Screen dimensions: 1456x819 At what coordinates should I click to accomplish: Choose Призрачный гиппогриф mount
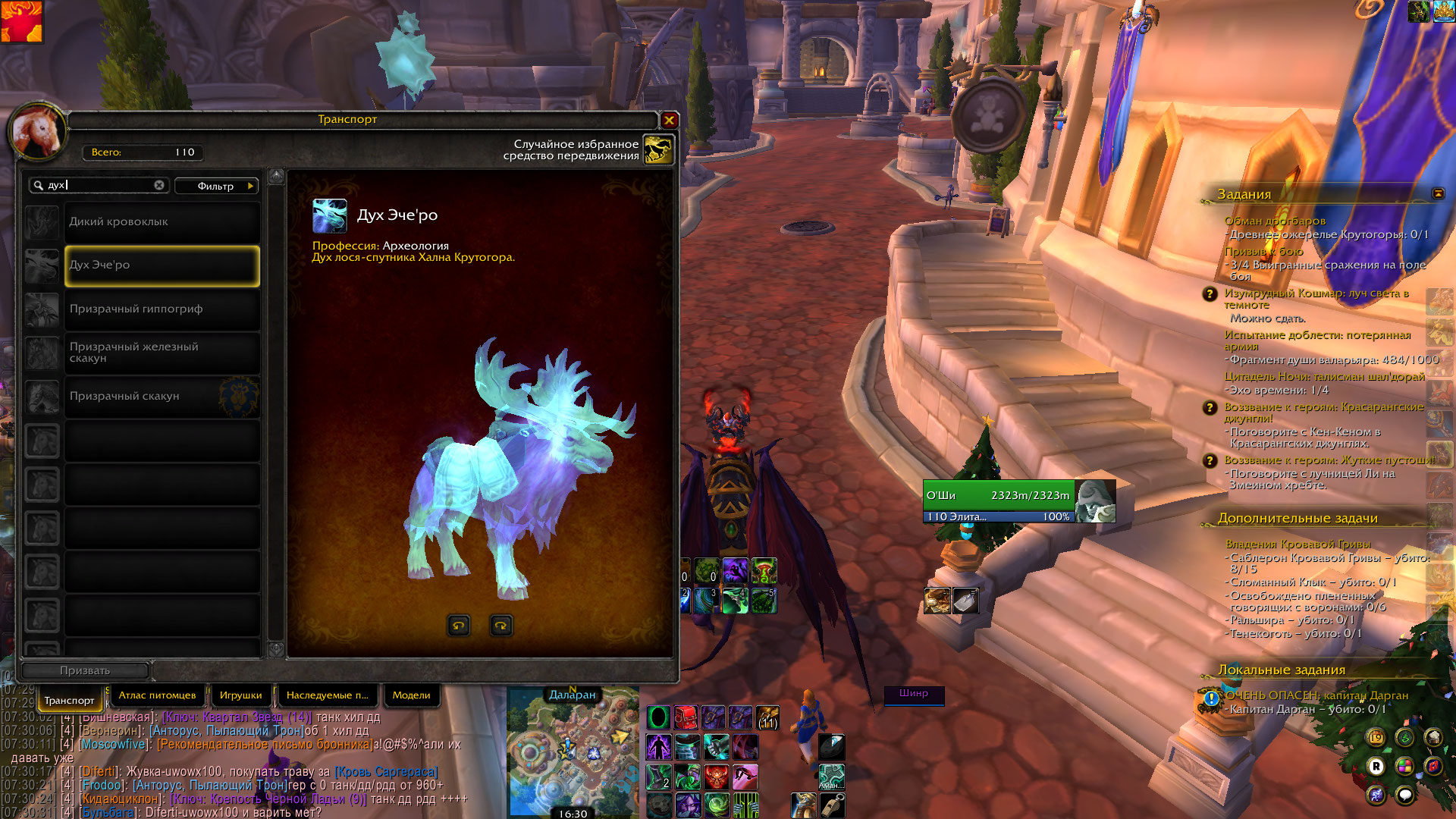click(162, 309)
